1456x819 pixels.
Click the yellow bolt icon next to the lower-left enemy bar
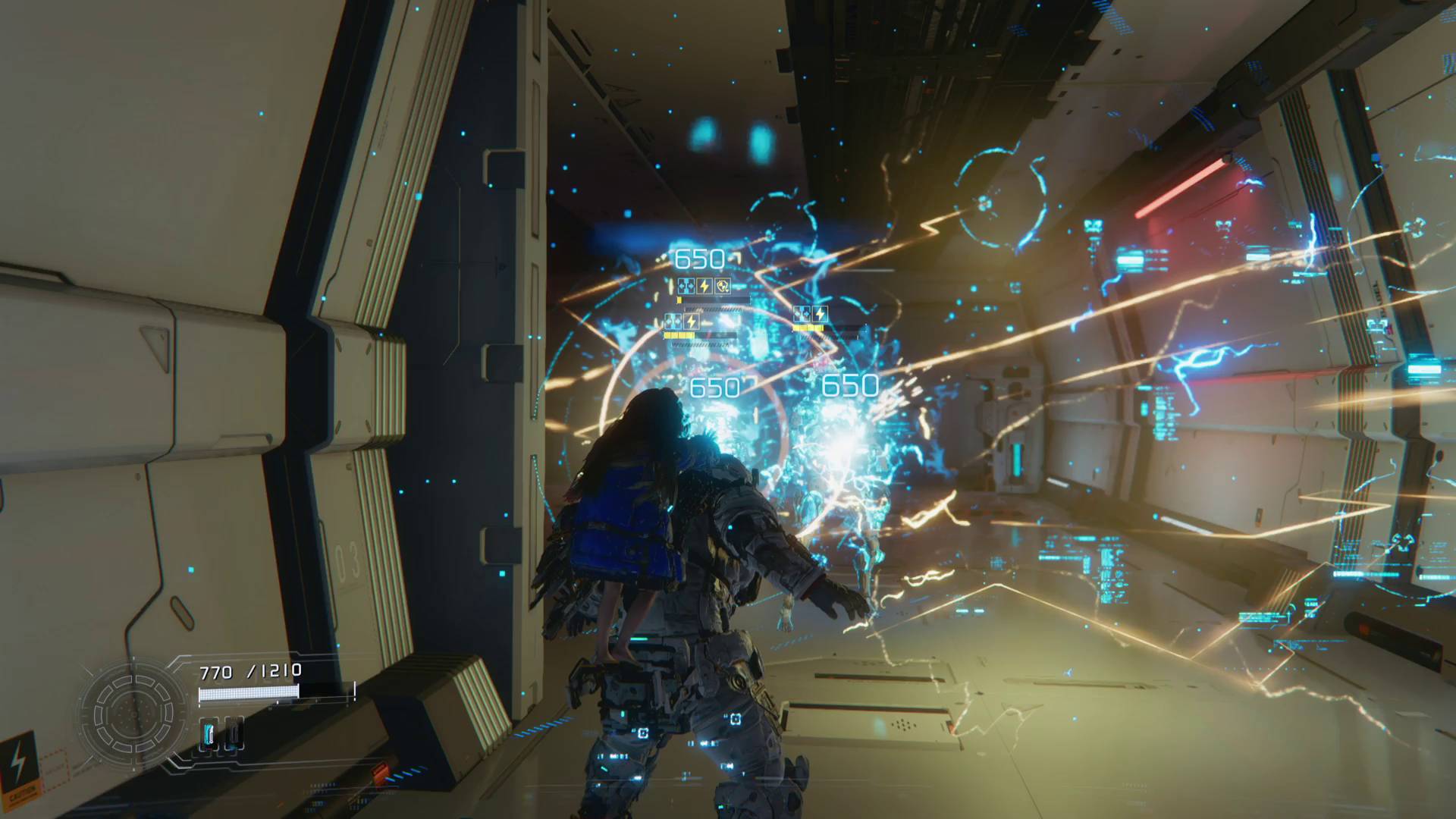[x=692, y=322]
